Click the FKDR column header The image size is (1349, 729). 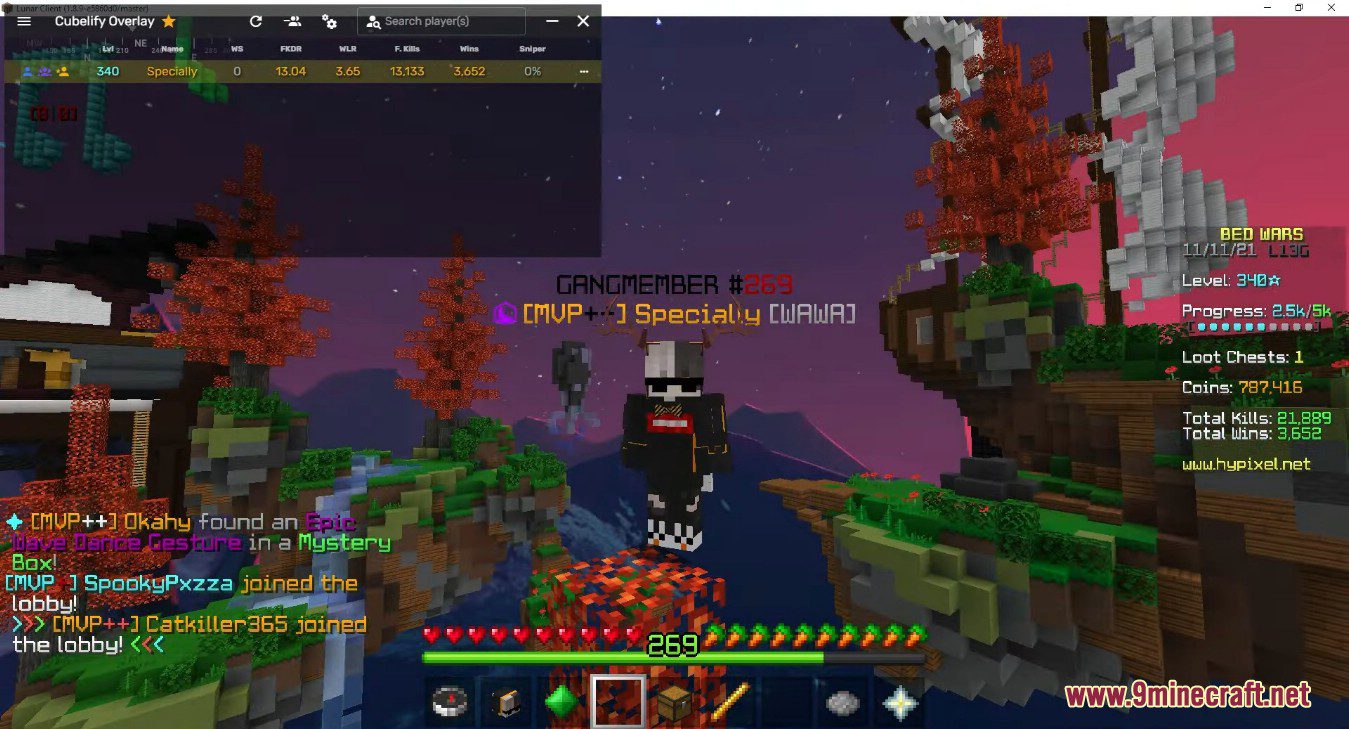point(291,48)
